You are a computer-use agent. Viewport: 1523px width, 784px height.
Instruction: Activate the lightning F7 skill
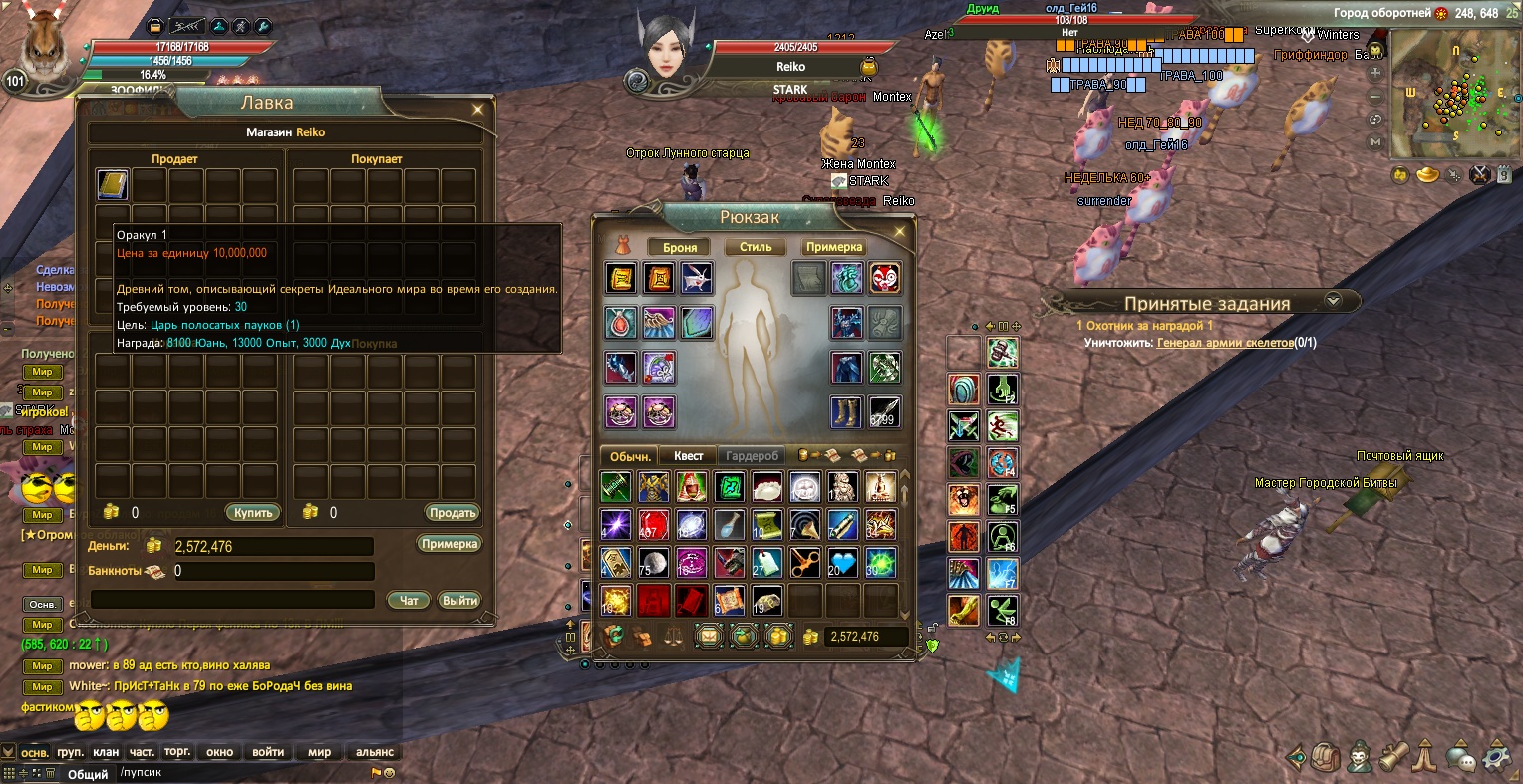pyautogui.click(x=1002, y=574)
